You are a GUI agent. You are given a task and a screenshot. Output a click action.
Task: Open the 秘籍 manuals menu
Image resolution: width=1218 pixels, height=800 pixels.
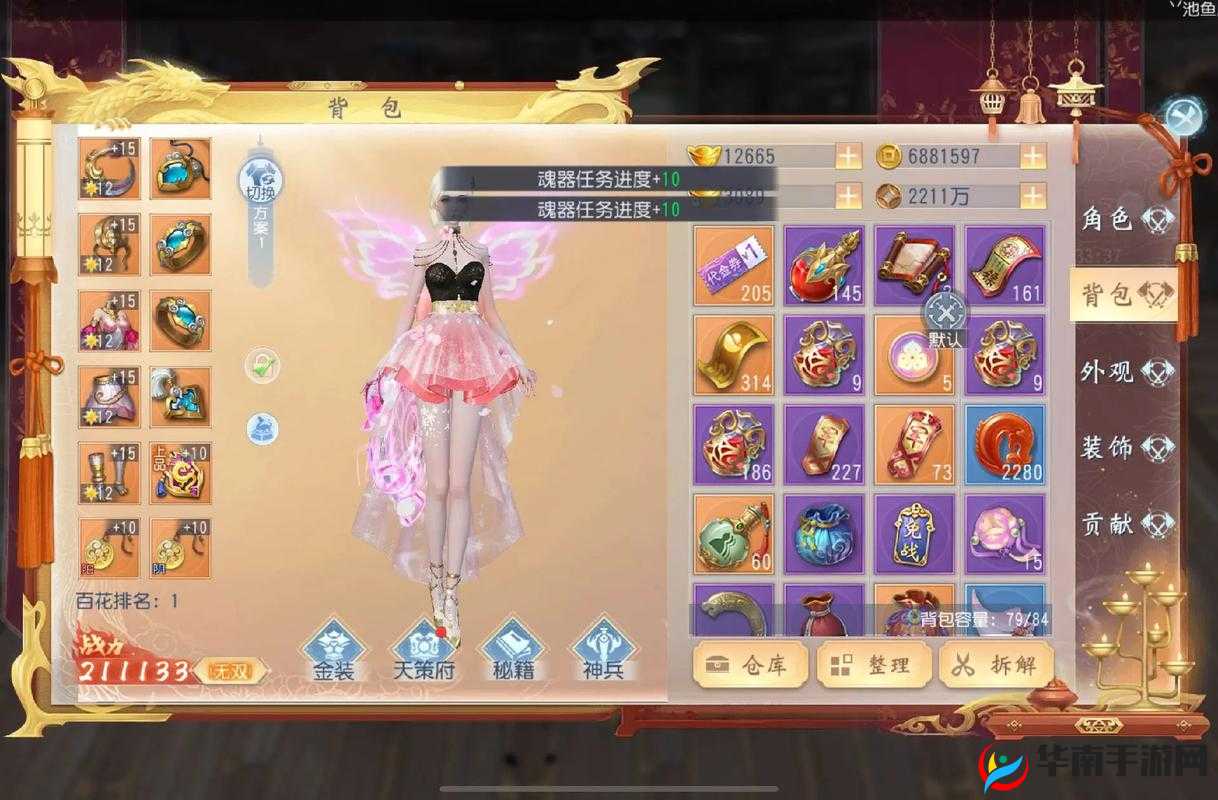[x=512, y=649]
